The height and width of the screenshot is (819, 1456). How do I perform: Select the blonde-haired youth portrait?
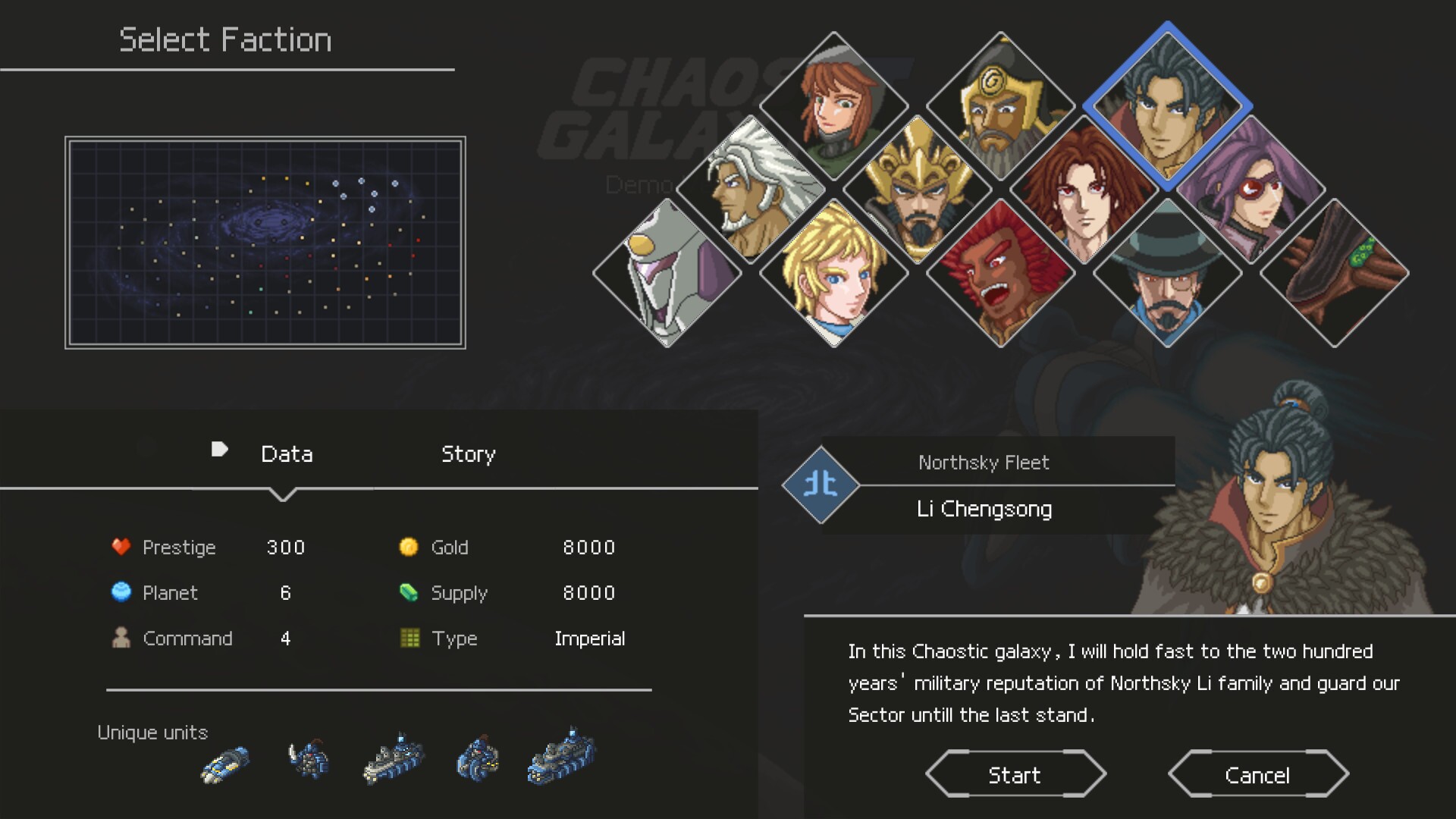(834, 281)
